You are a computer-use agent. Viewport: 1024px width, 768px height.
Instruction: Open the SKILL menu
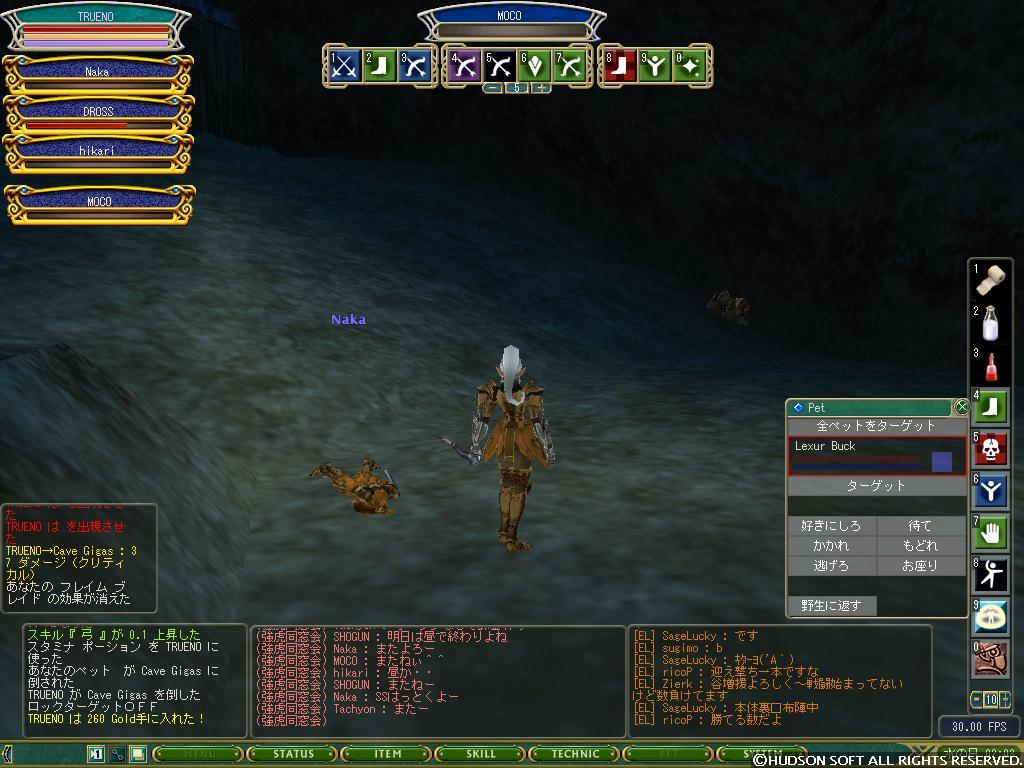pyautogui.click(x=481, y=754)
